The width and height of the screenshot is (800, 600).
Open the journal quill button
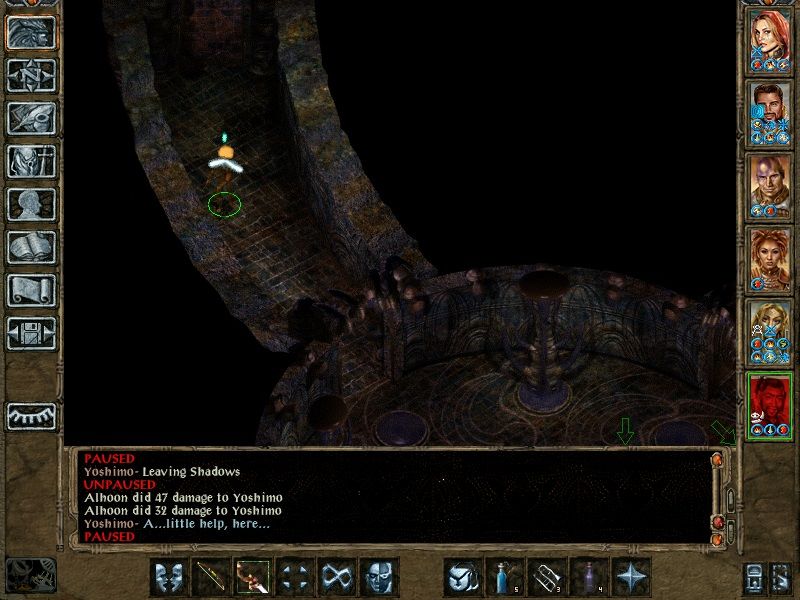[31, 119]
